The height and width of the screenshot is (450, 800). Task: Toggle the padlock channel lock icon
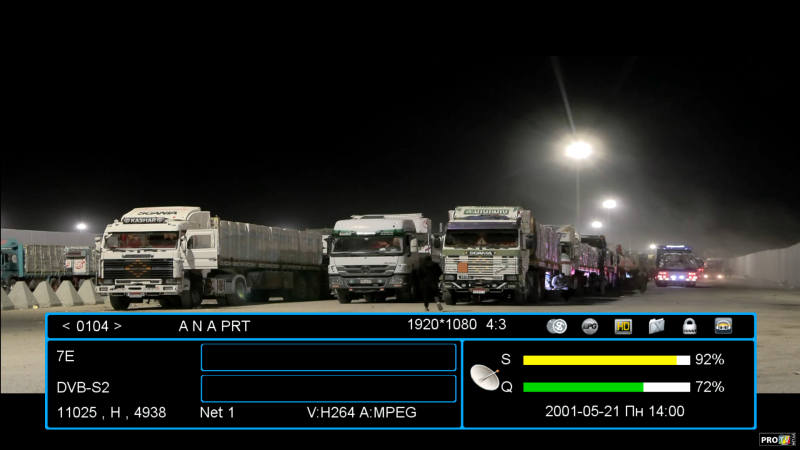tap(689, 326)
